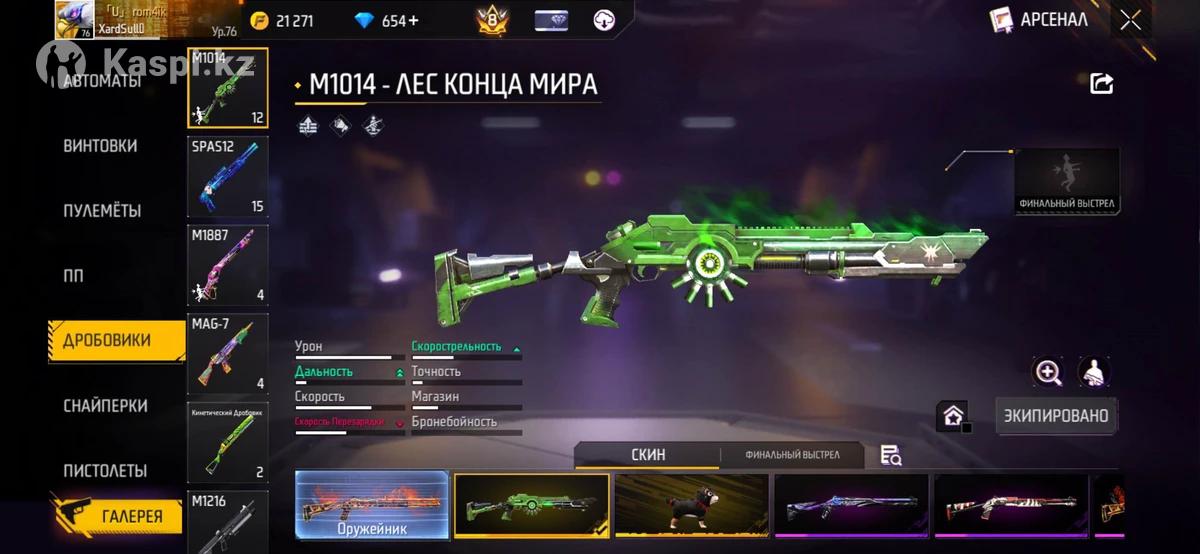The width and height of the screenshot is (1200, 554).
Task: Pick the M1887 shotgun tile
Action: (228, 265)
